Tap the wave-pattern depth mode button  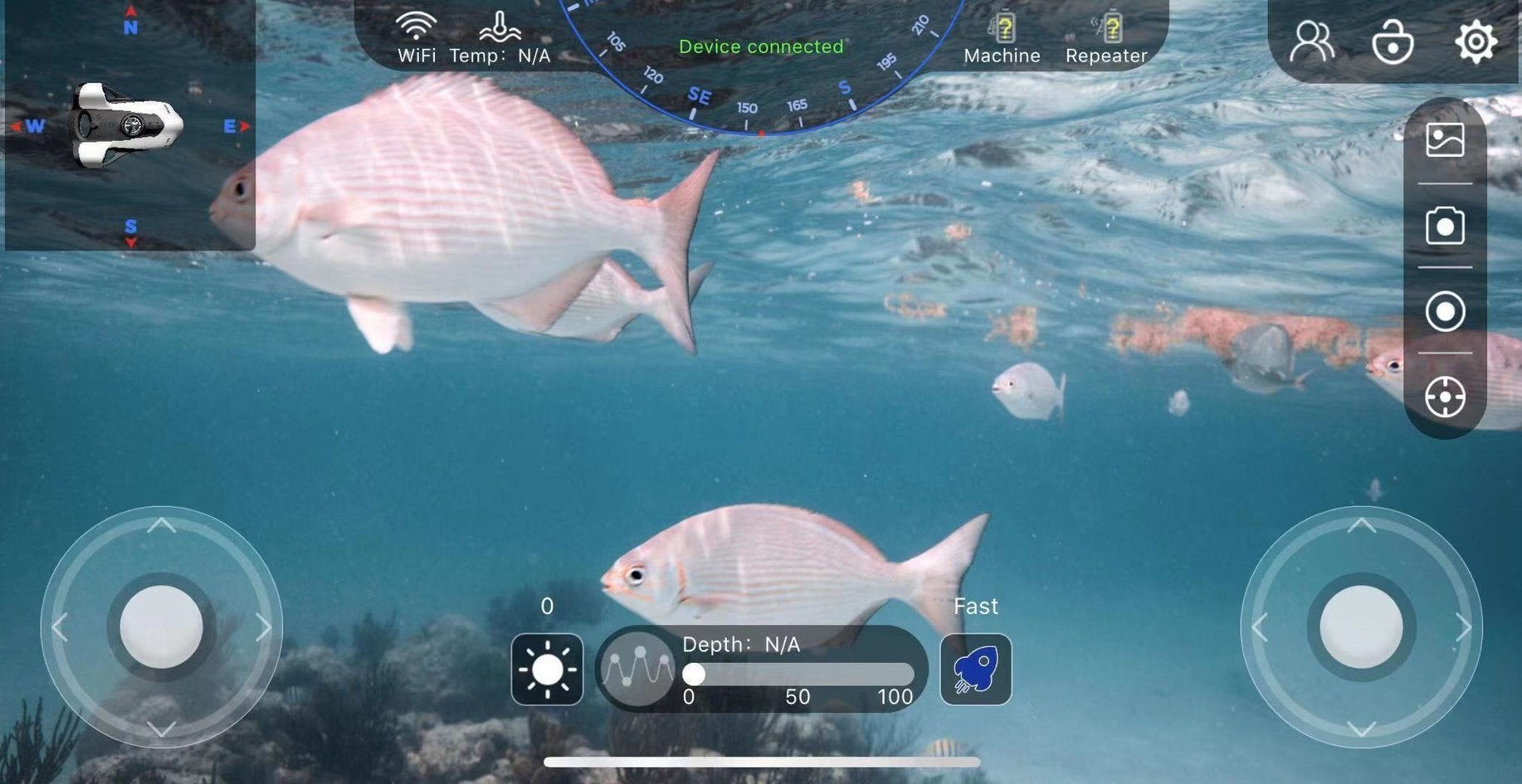[637, 668]
